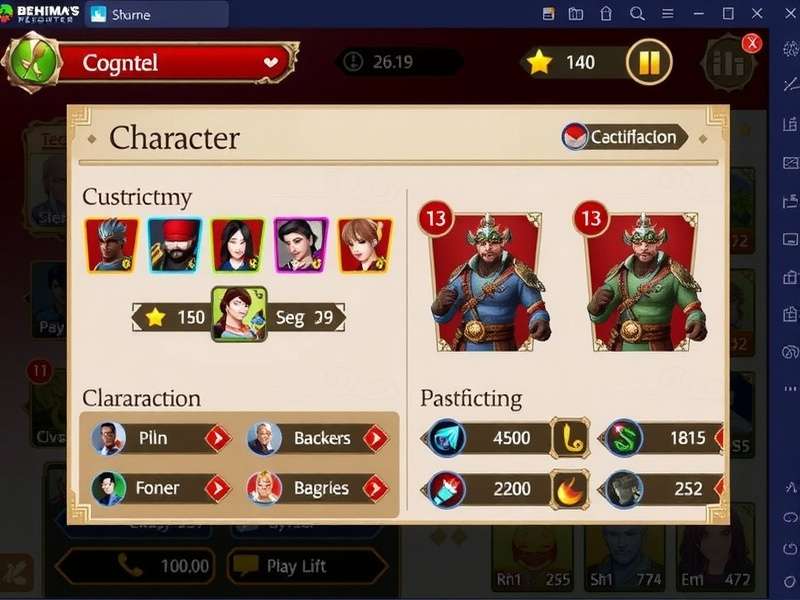
Task: Select the brown-haired girl portrait
Action: [x=364, y=245]
